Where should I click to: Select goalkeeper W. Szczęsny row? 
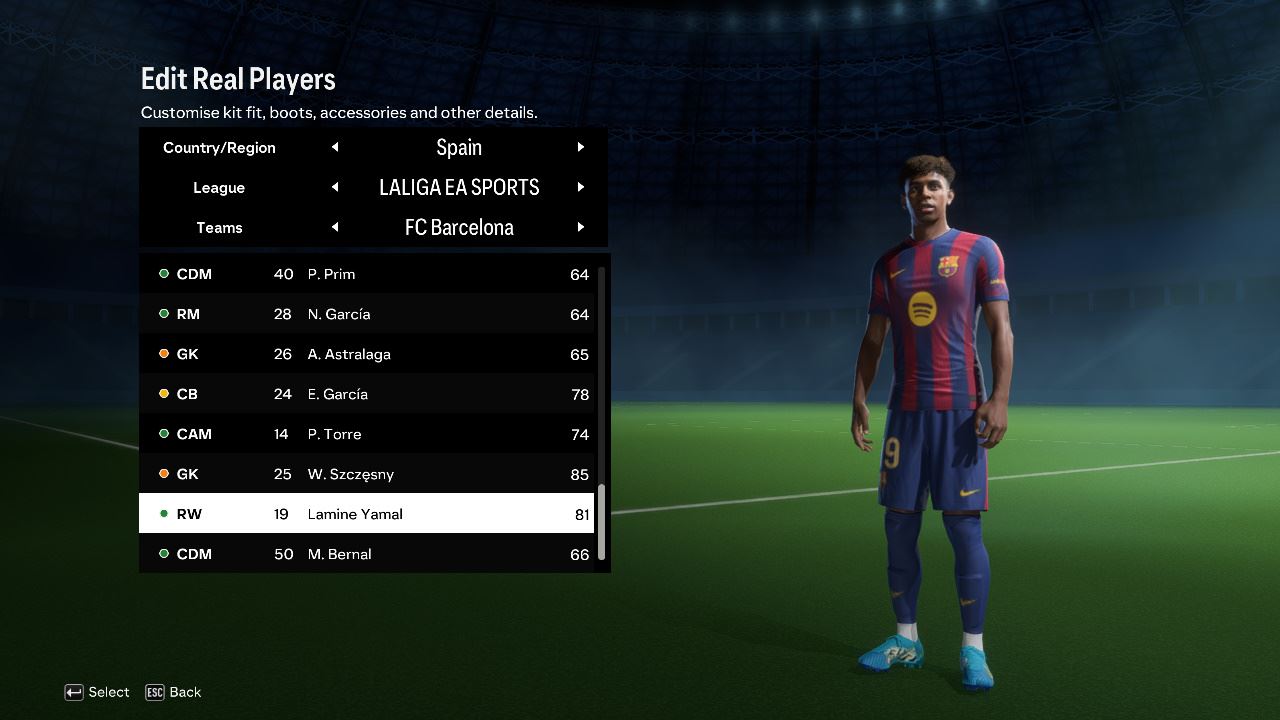(x=367, y=474)
